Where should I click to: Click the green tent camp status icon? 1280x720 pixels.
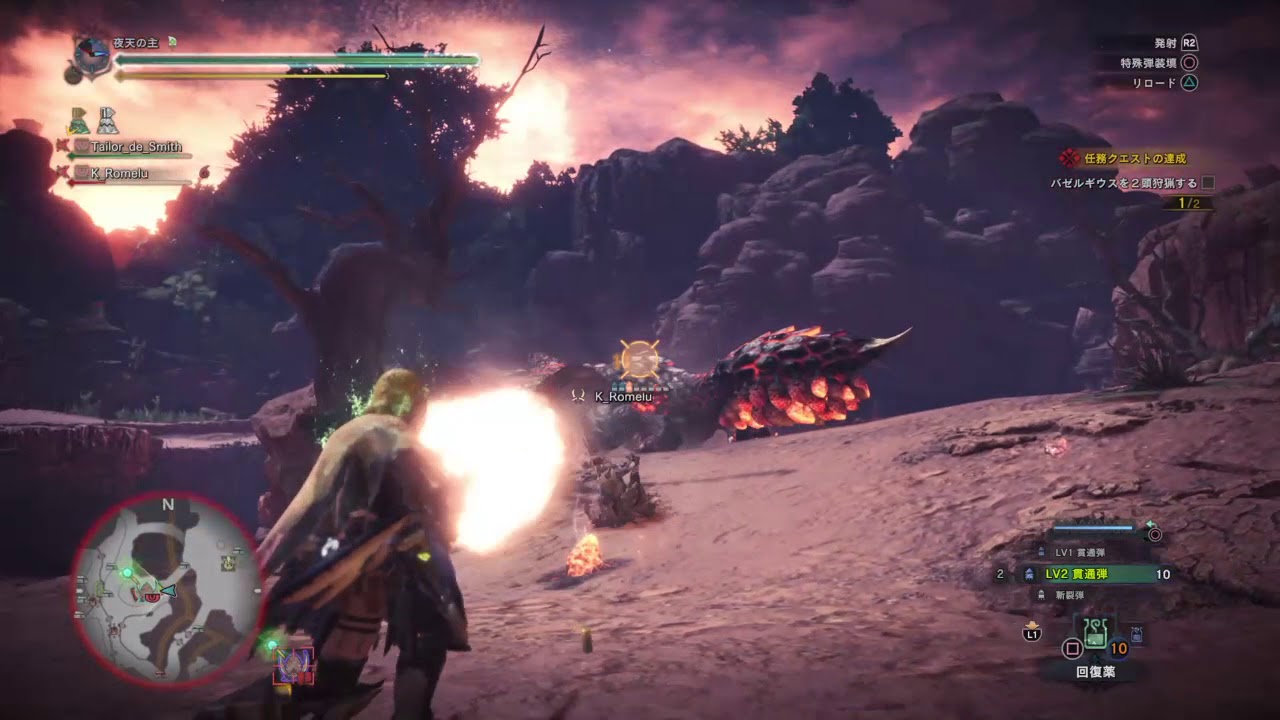(x=79, y=122)
